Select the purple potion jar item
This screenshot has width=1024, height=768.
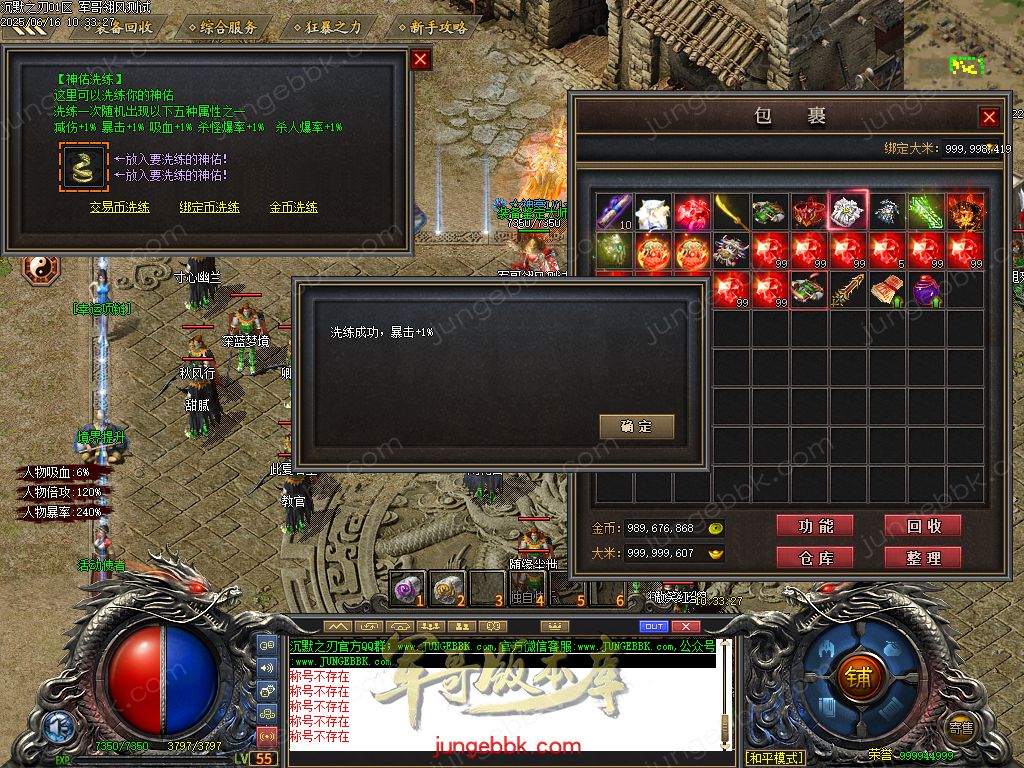926,290
